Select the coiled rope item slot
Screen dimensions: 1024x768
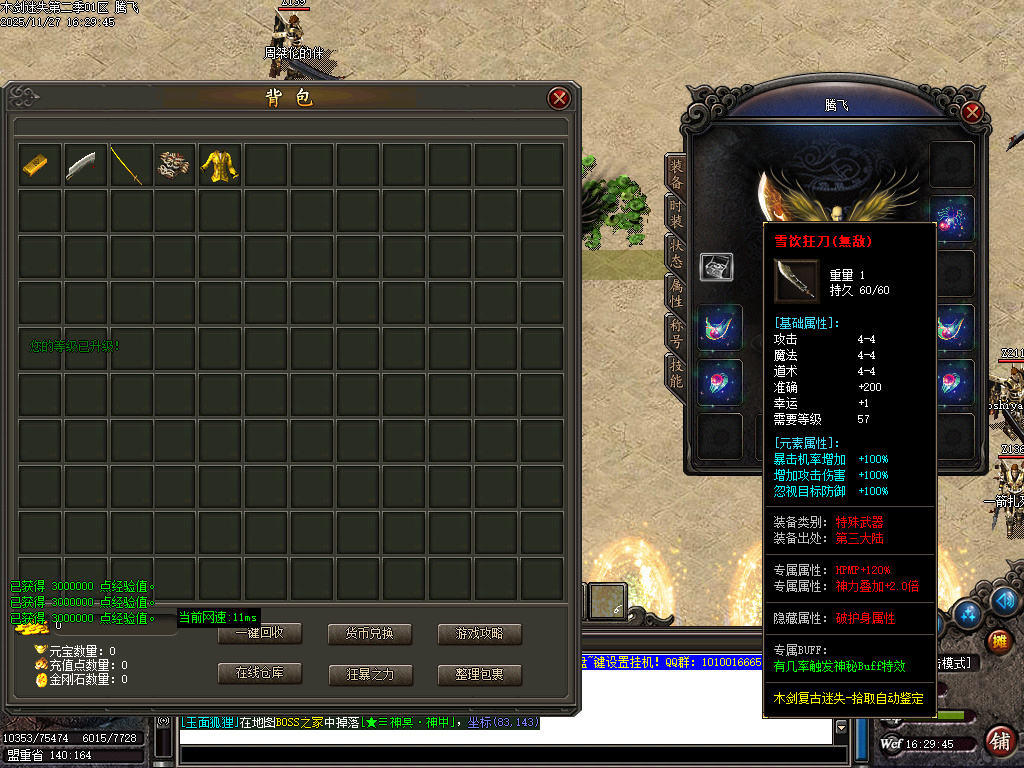[x=173, y=165]
